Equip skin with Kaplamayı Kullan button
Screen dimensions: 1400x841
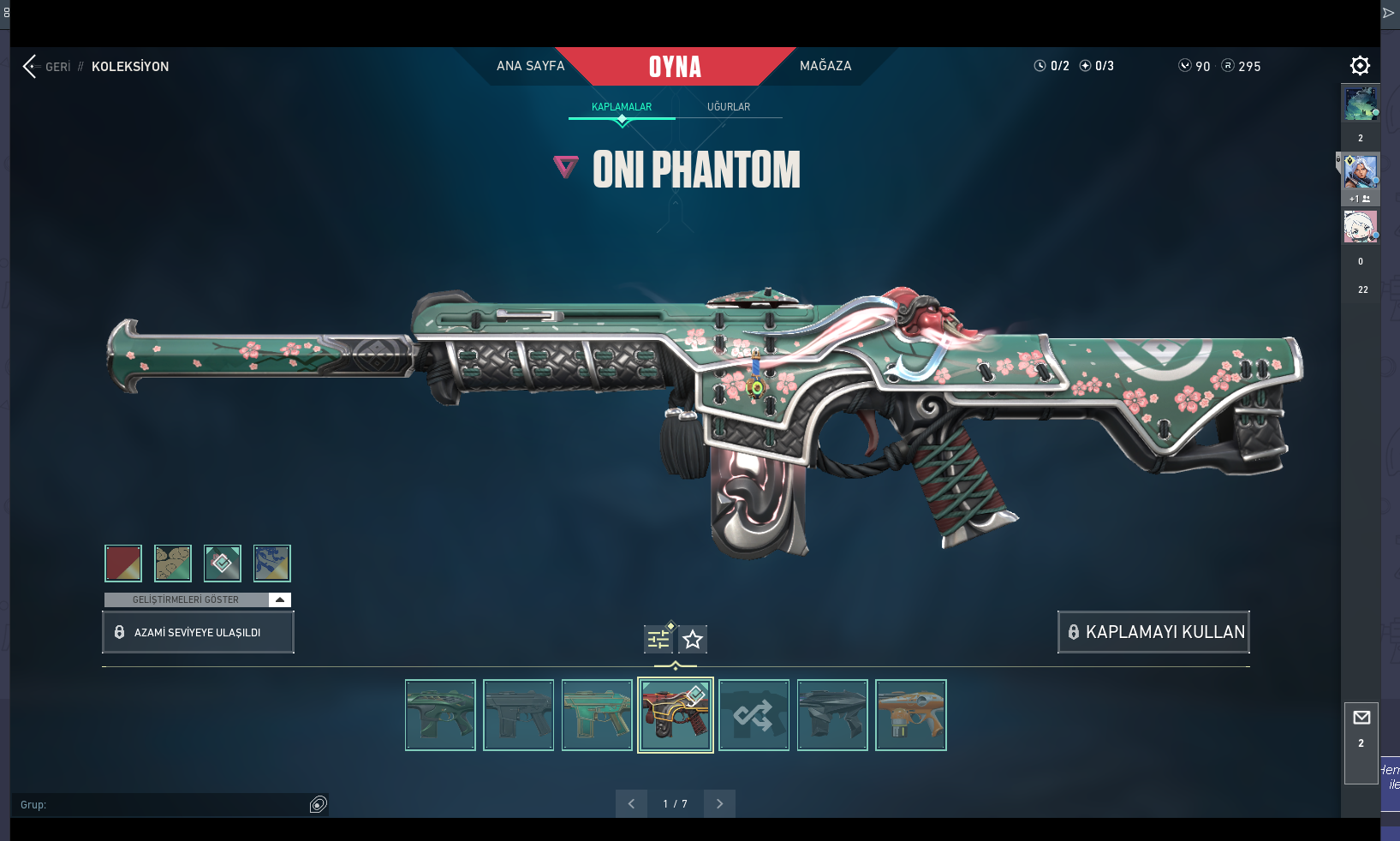coord(1153,632)
